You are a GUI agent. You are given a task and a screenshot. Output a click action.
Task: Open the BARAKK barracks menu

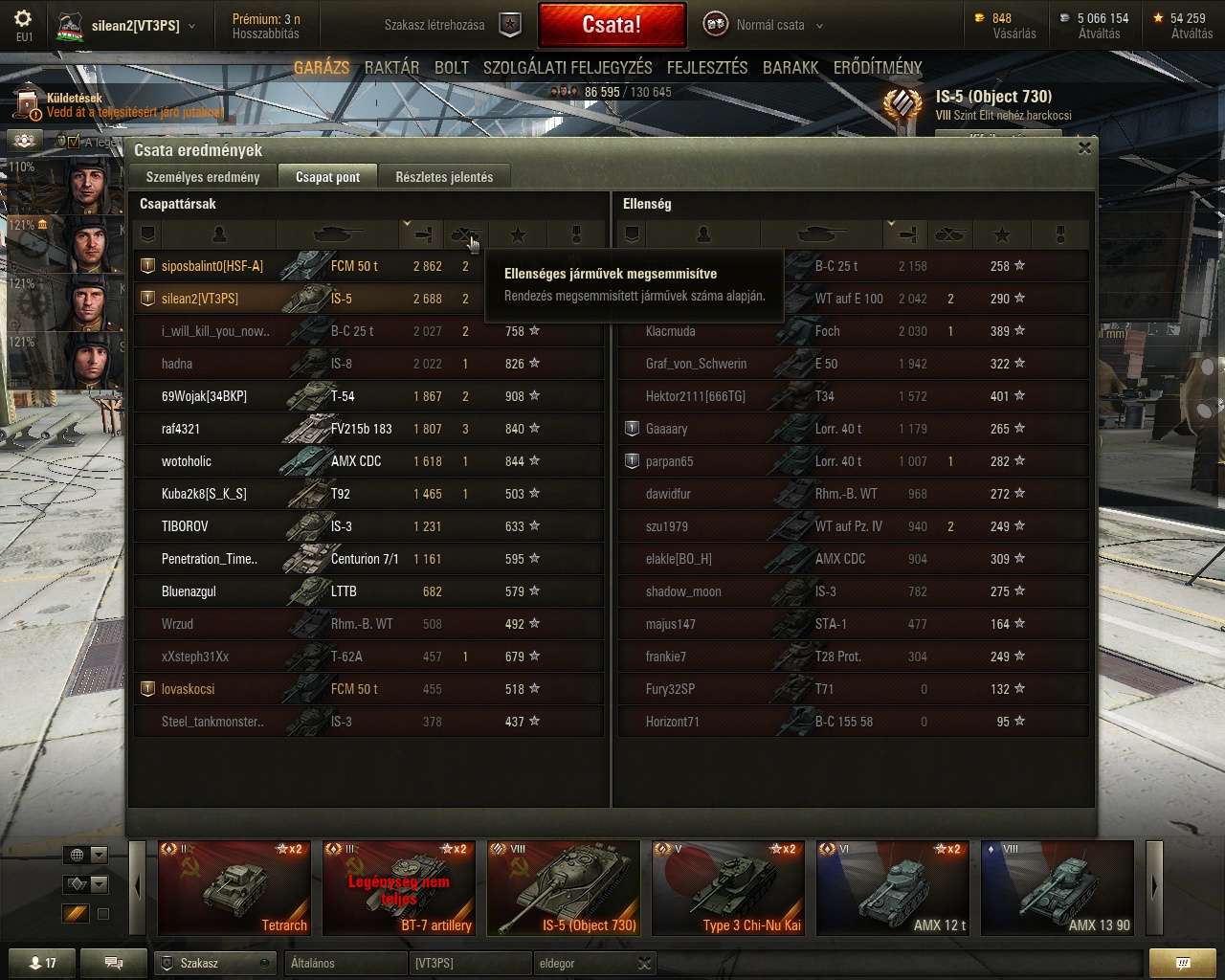pos(791,68)
